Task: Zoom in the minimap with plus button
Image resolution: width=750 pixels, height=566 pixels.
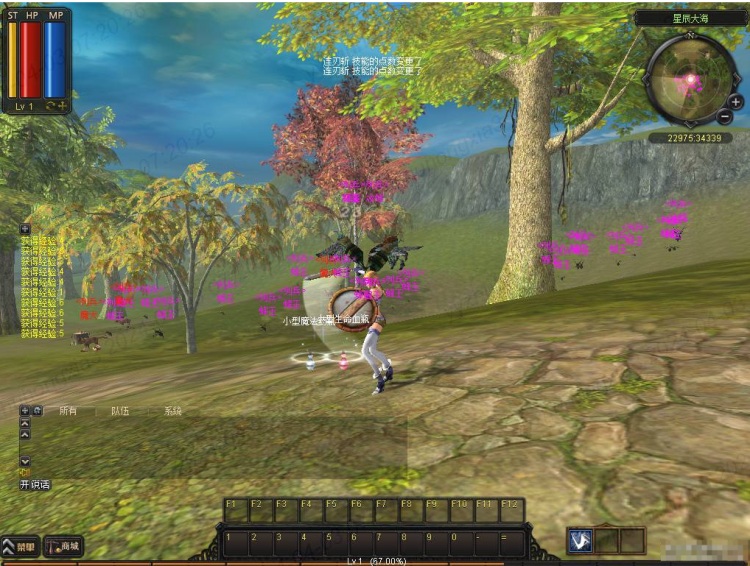Action: tap(736, 102)
